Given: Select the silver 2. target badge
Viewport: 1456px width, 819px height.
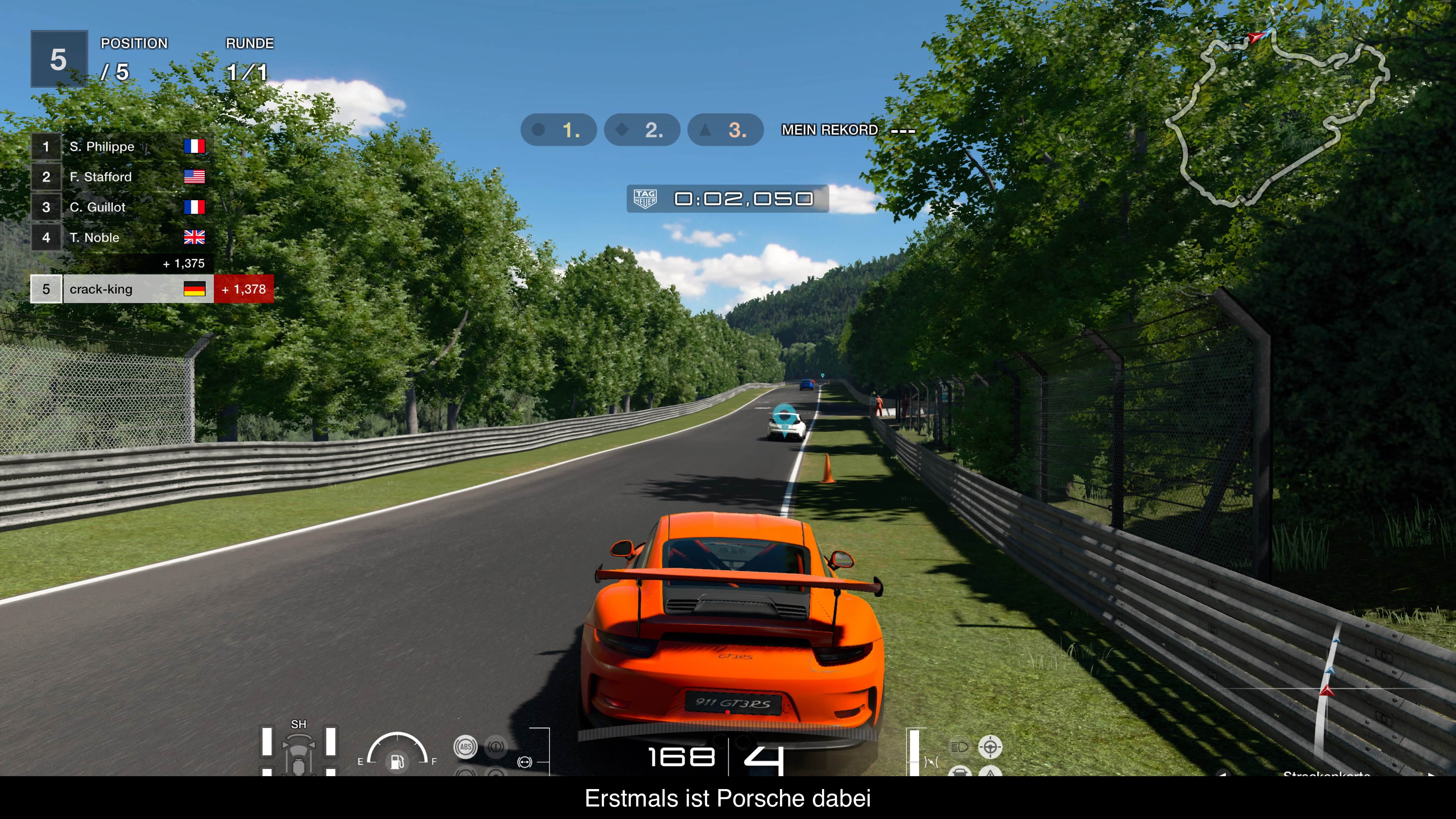Looking at the screenshot, I should click(642, 130).
